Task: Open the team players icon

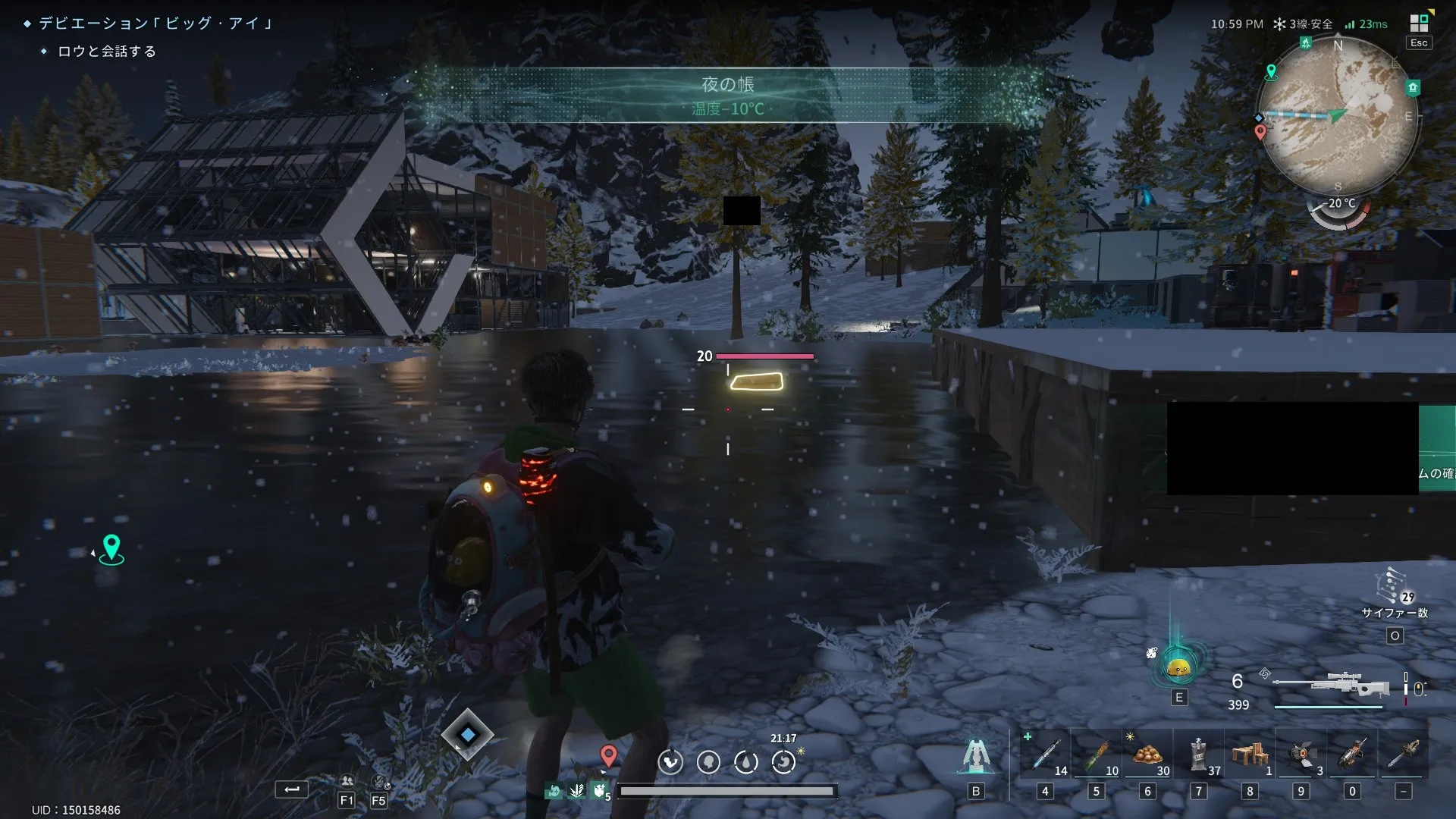Action: click(347, 782)
